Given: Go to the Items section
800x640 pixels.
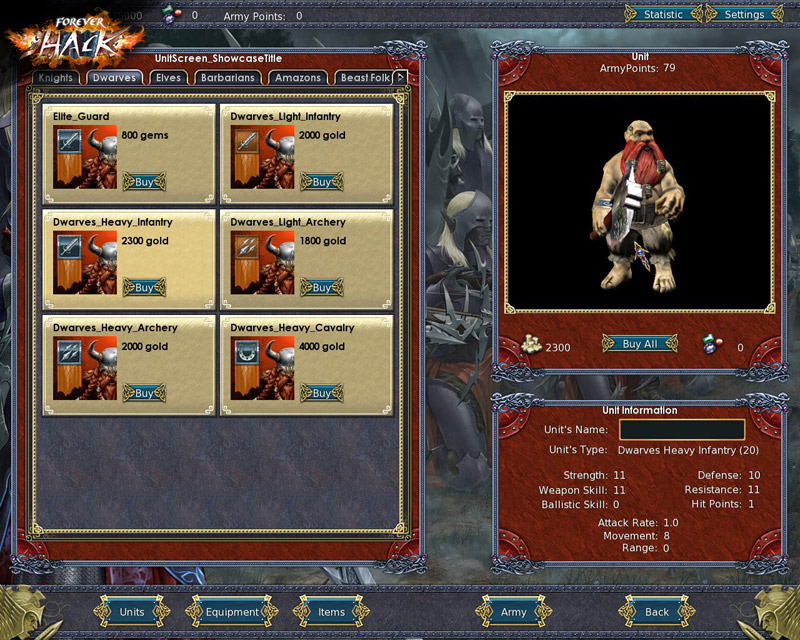Looking at the screenshot, I should (331, 612).
